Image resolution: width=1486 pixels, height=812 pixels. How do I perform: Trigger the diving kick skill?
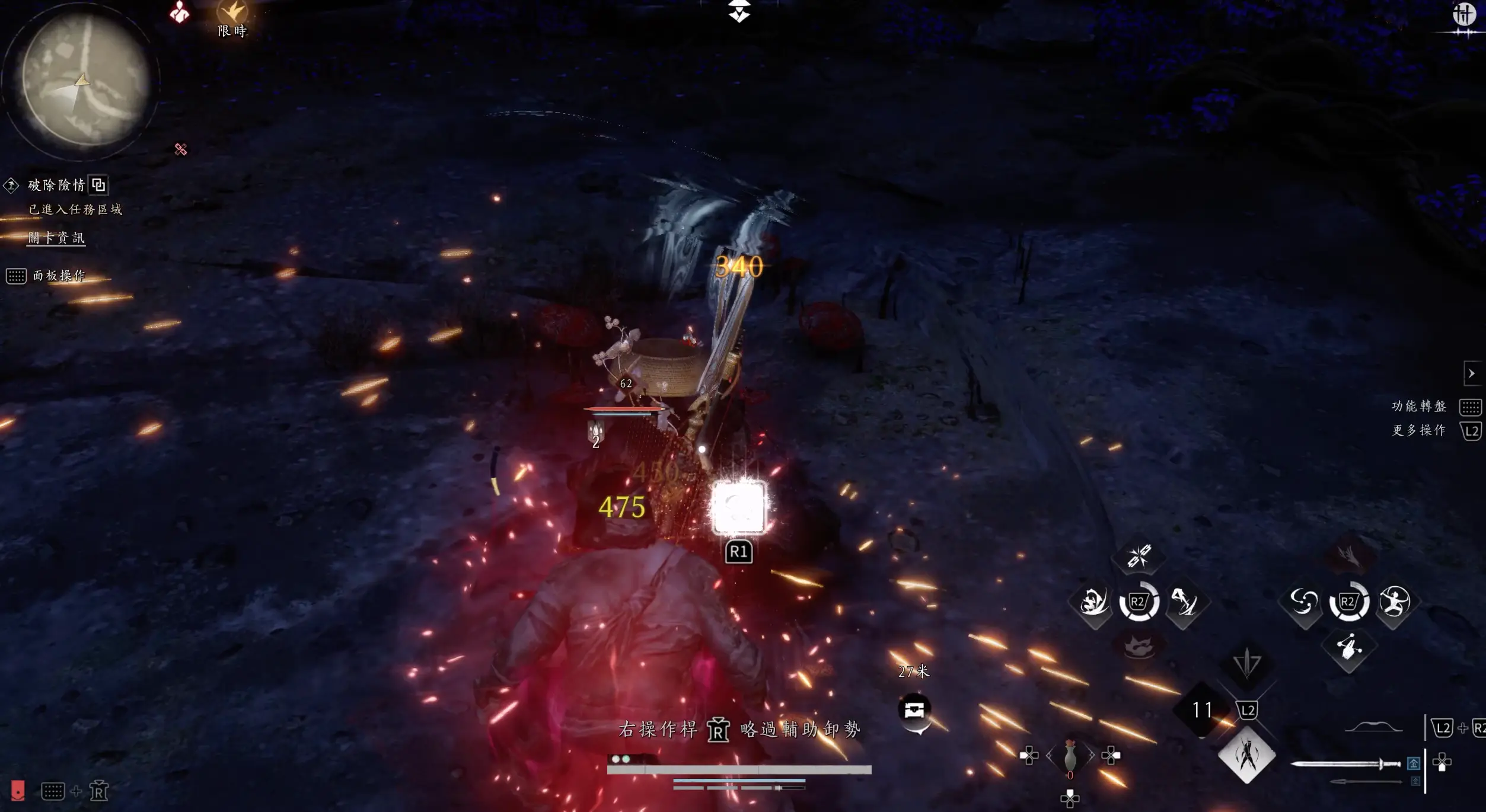tap(1184, 603)
